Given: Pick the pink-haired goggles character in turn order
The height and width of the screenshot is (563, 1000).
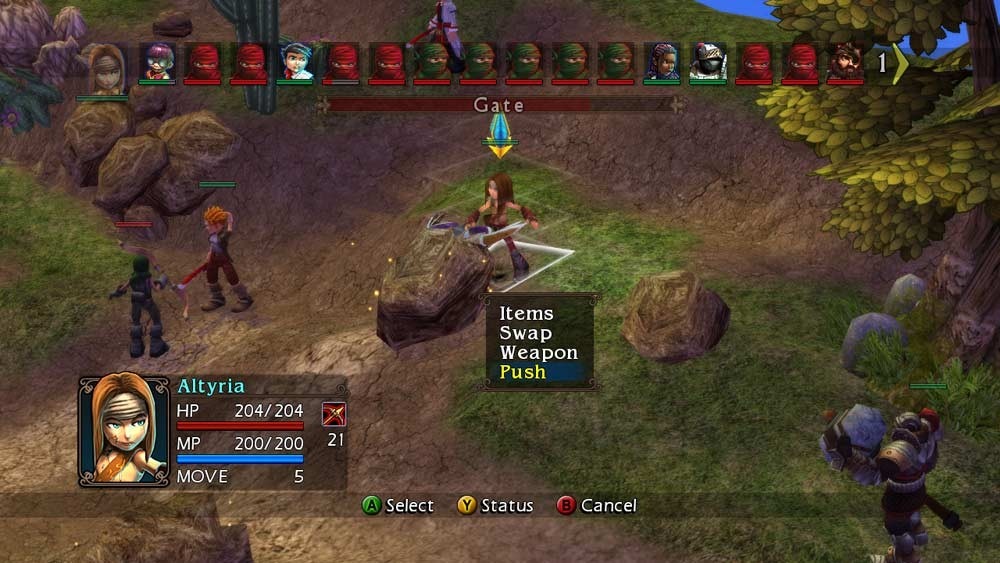Looking at the screenshot, I should [157, 62].
